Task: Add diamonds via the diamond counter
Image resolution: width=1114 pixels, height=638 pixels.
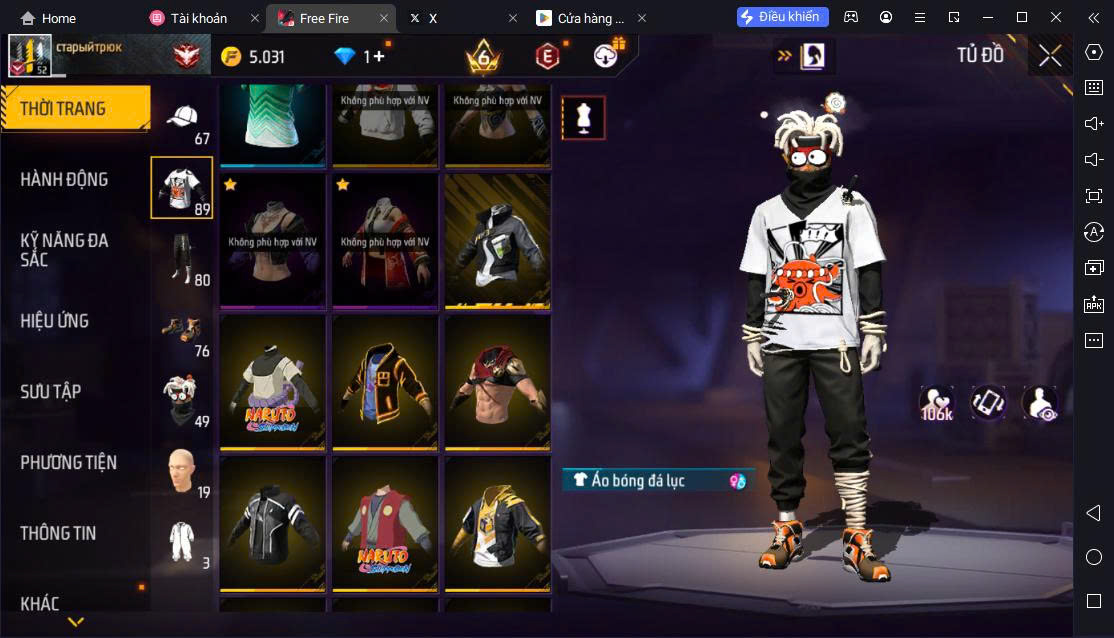Action: (360, 57)
